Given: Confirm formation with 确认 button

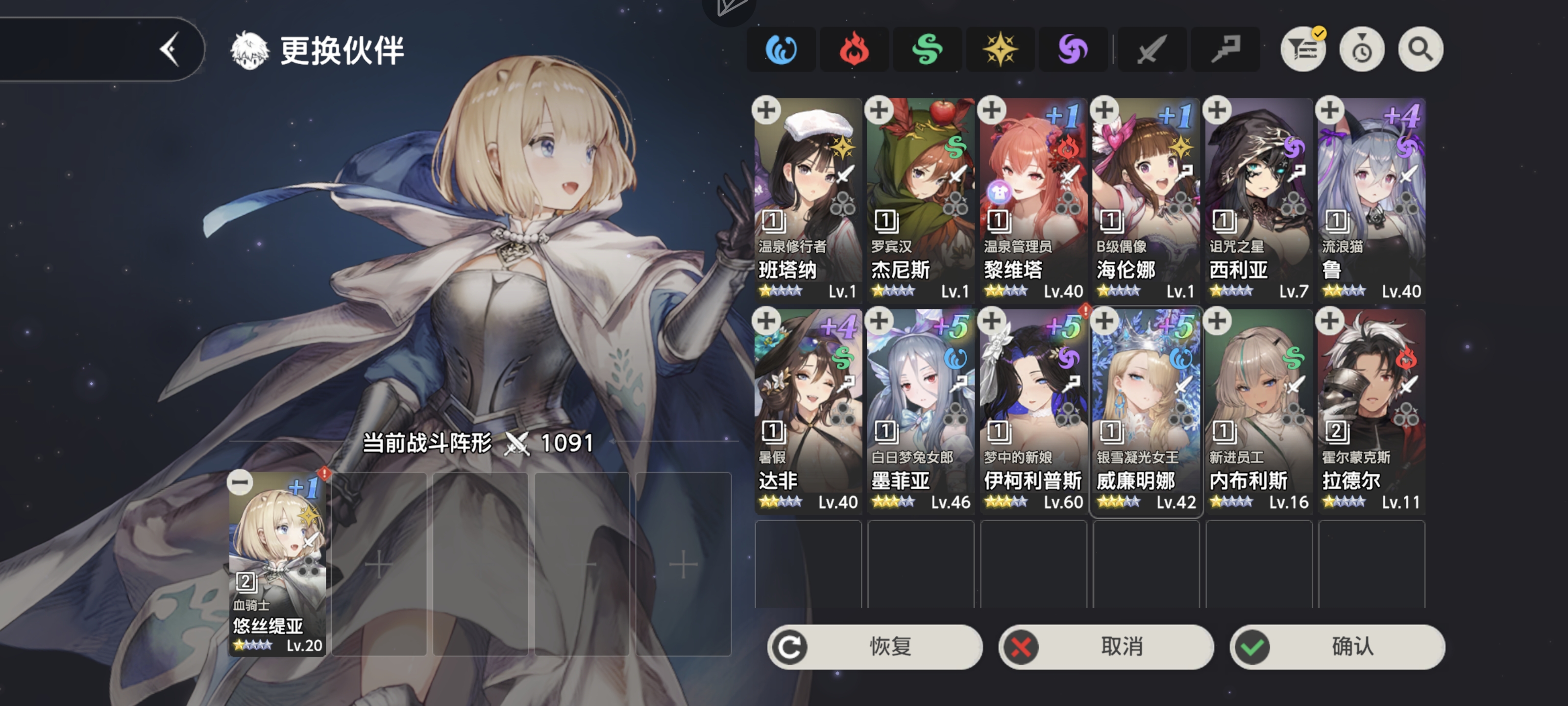Looking at the screenshot, I should (1337, 646).
